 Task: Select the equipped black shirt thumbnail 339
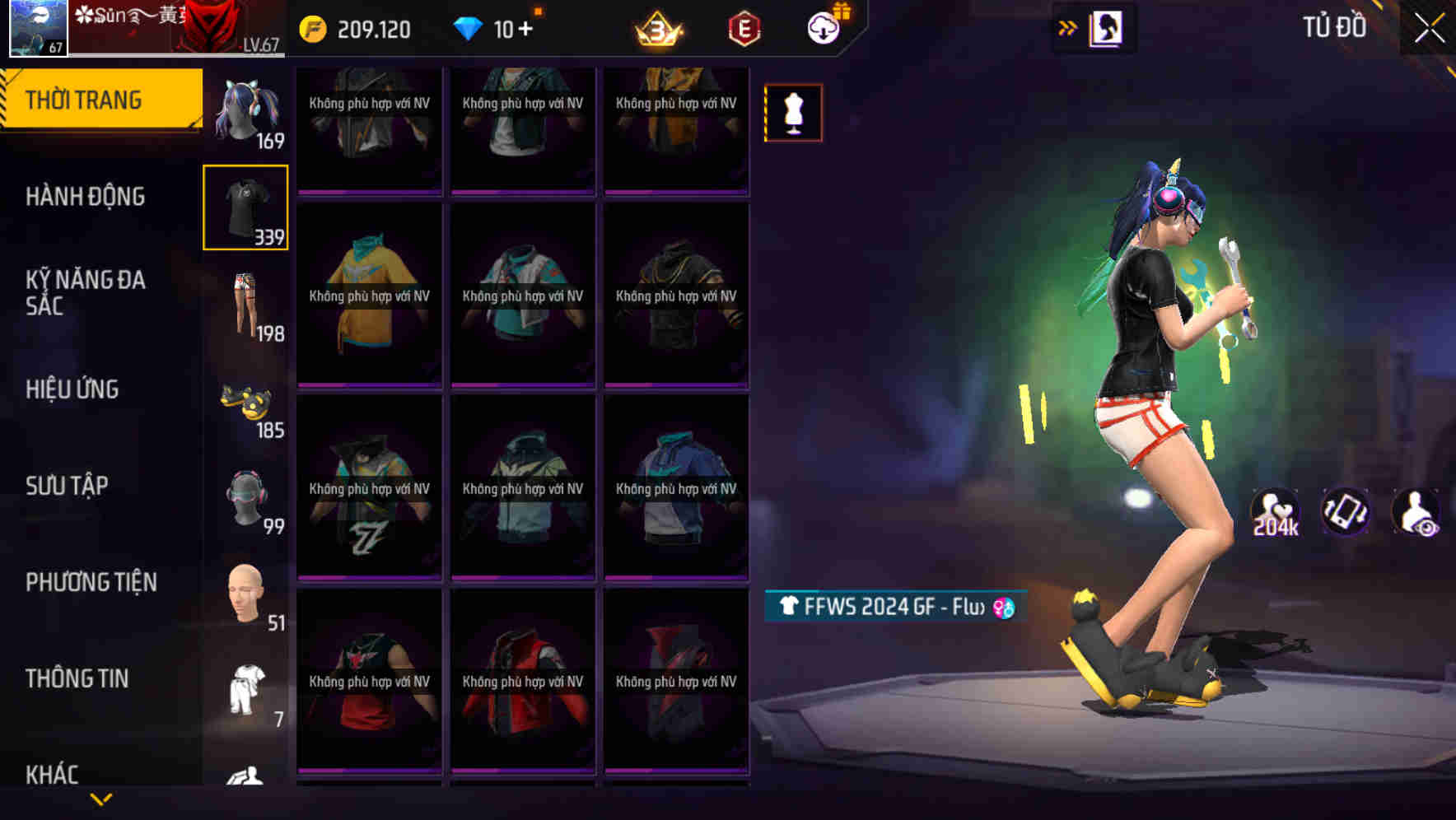coord(246,207)
